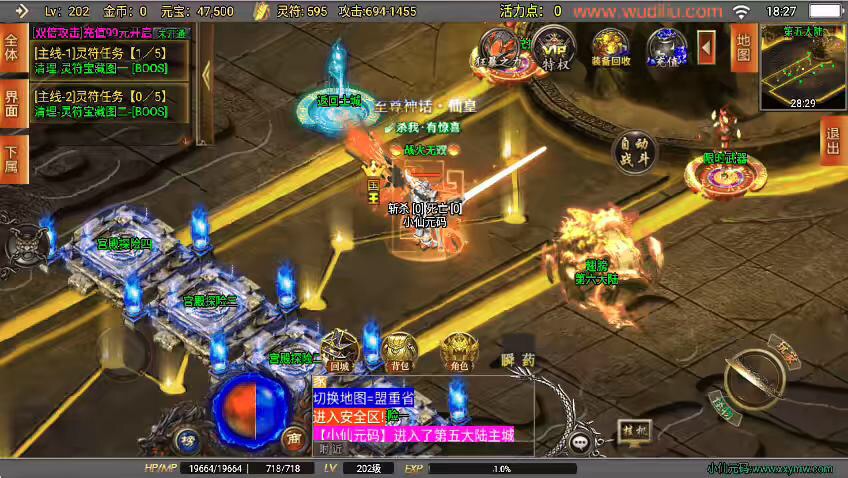Select main quest 灵符任务 0/5
The width and height of the screenshot is (848, 478).
point(100,104)
